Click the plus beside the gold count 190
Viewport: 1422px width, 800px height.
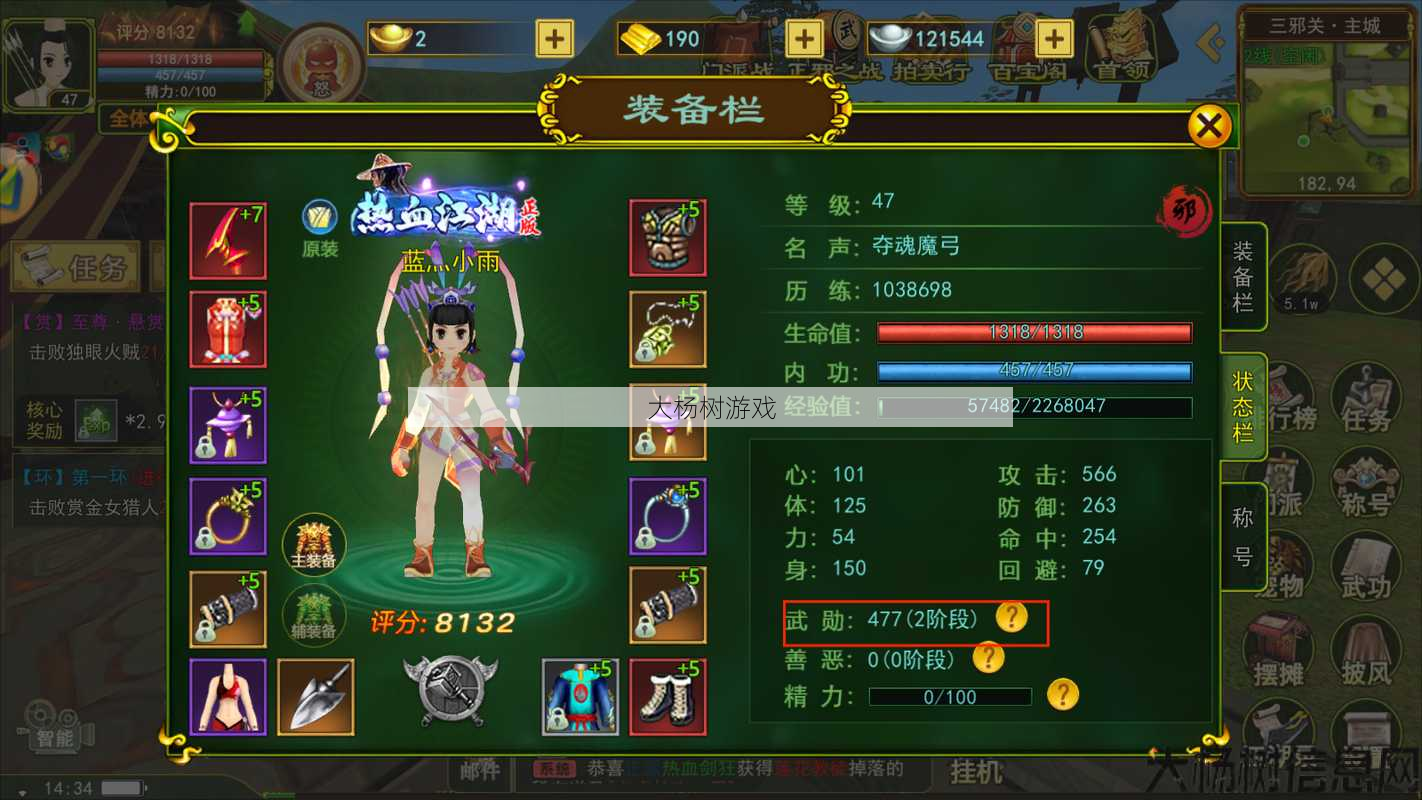coord(803,40)
